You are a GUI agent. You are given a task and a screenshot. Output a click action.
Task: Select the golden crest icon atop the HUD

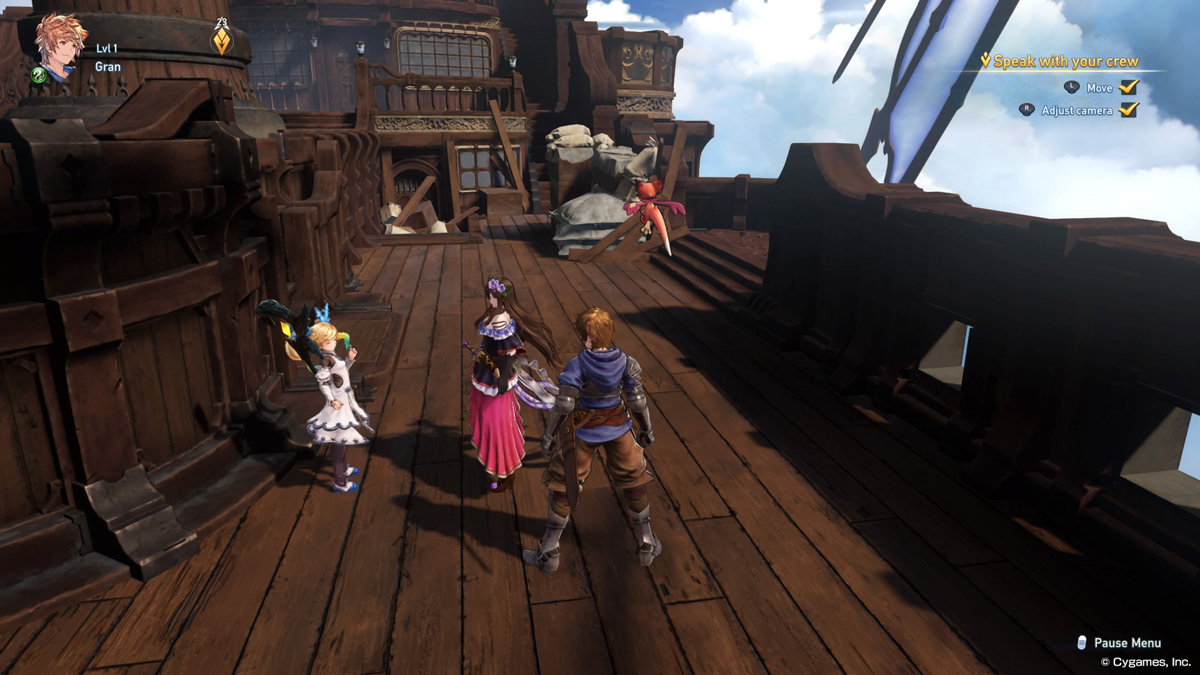click(222, 41)
